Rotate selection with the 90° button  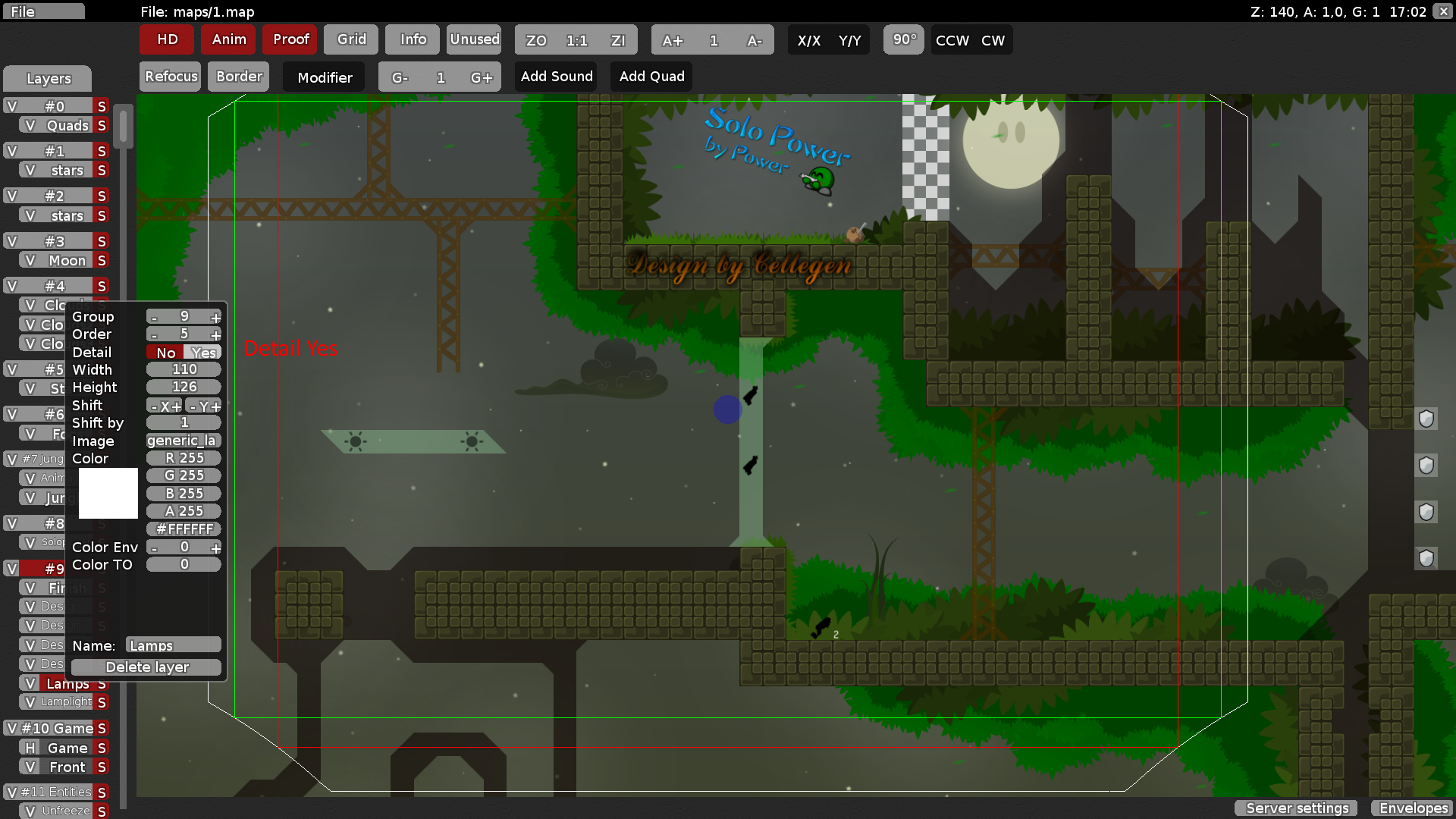click(x=903, y=40)
